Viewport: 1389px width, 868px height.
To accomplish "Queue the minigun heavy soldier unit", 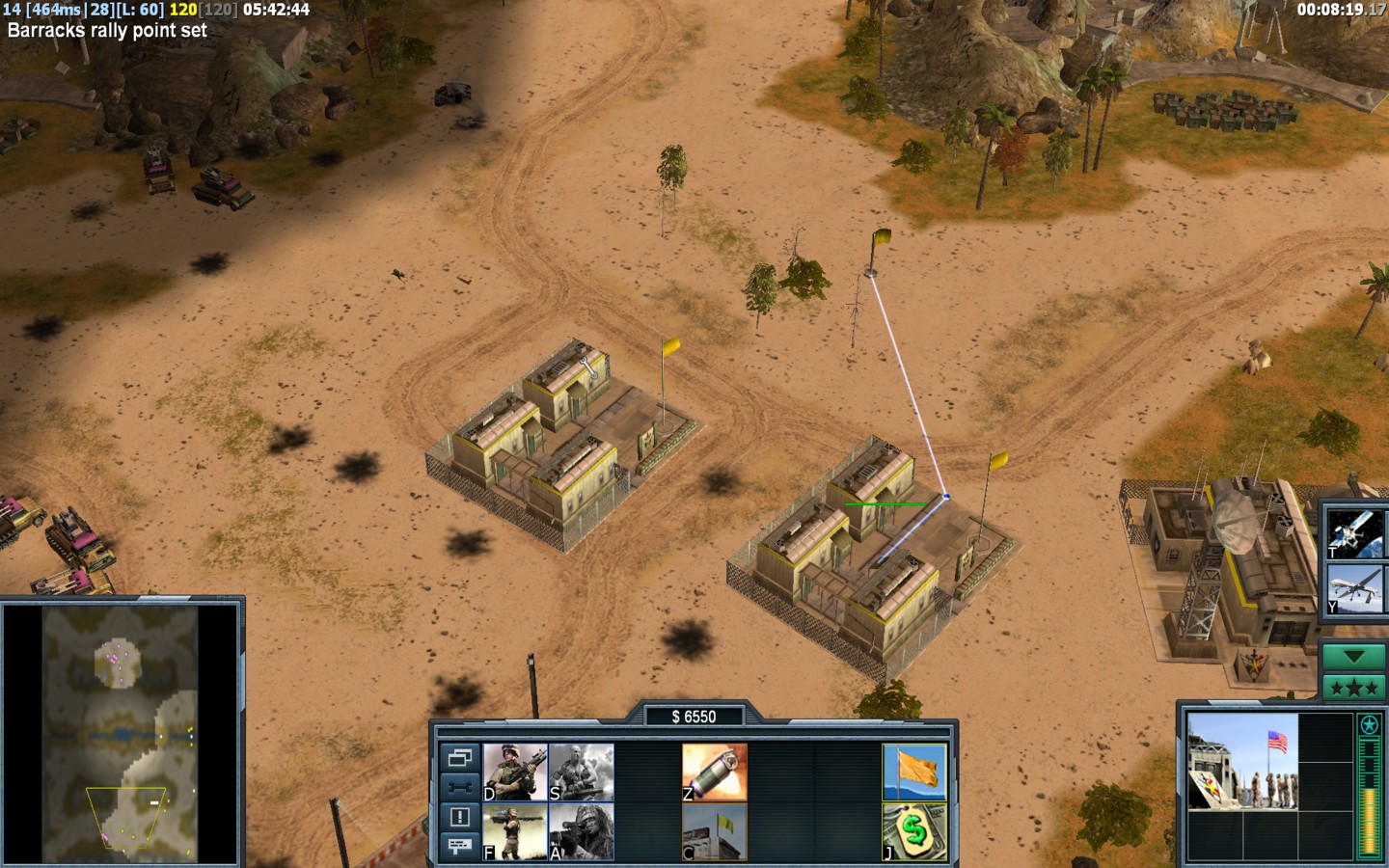I will click(x=582, y=772).
